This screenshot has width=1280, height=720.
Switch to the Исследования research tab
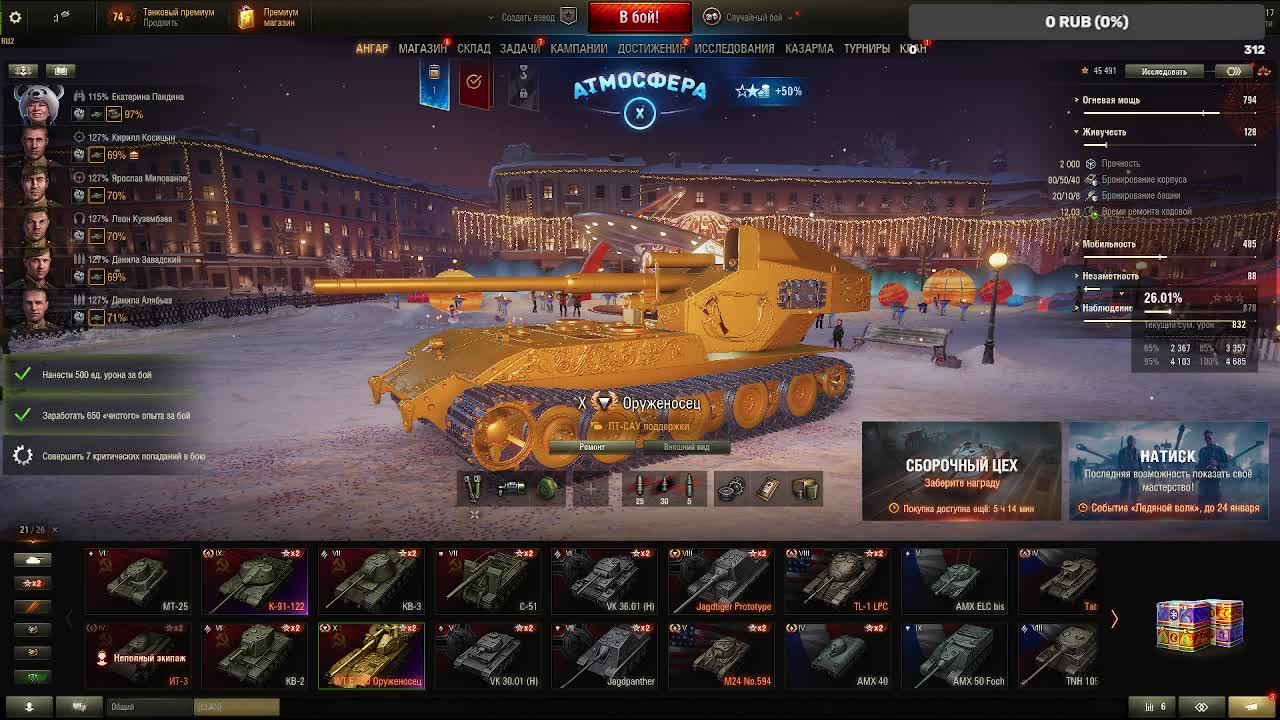click(734, 48)
